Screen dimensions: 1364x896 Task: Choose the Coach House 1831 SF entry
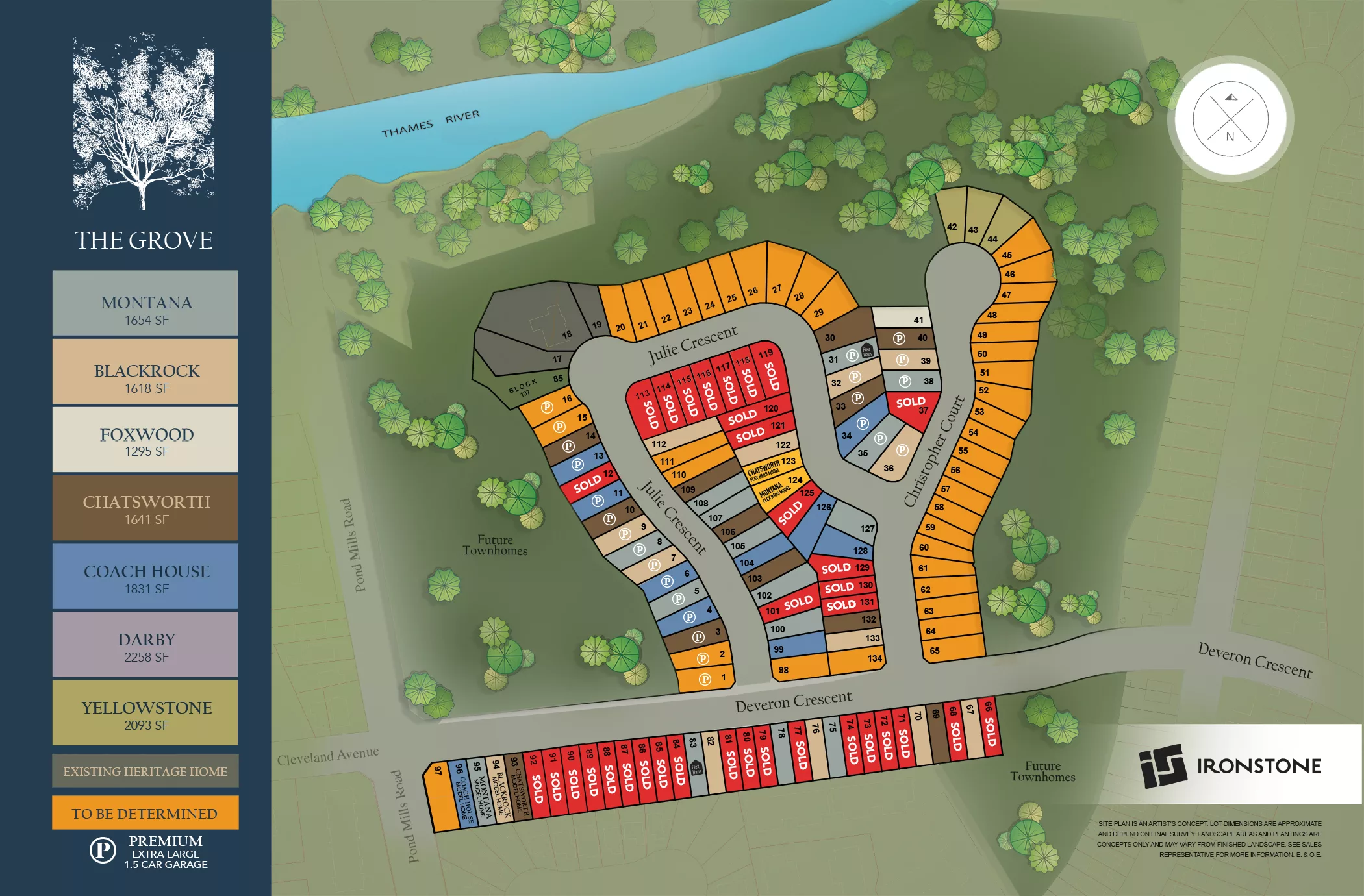pyautogui.click(x=145, y=577)
